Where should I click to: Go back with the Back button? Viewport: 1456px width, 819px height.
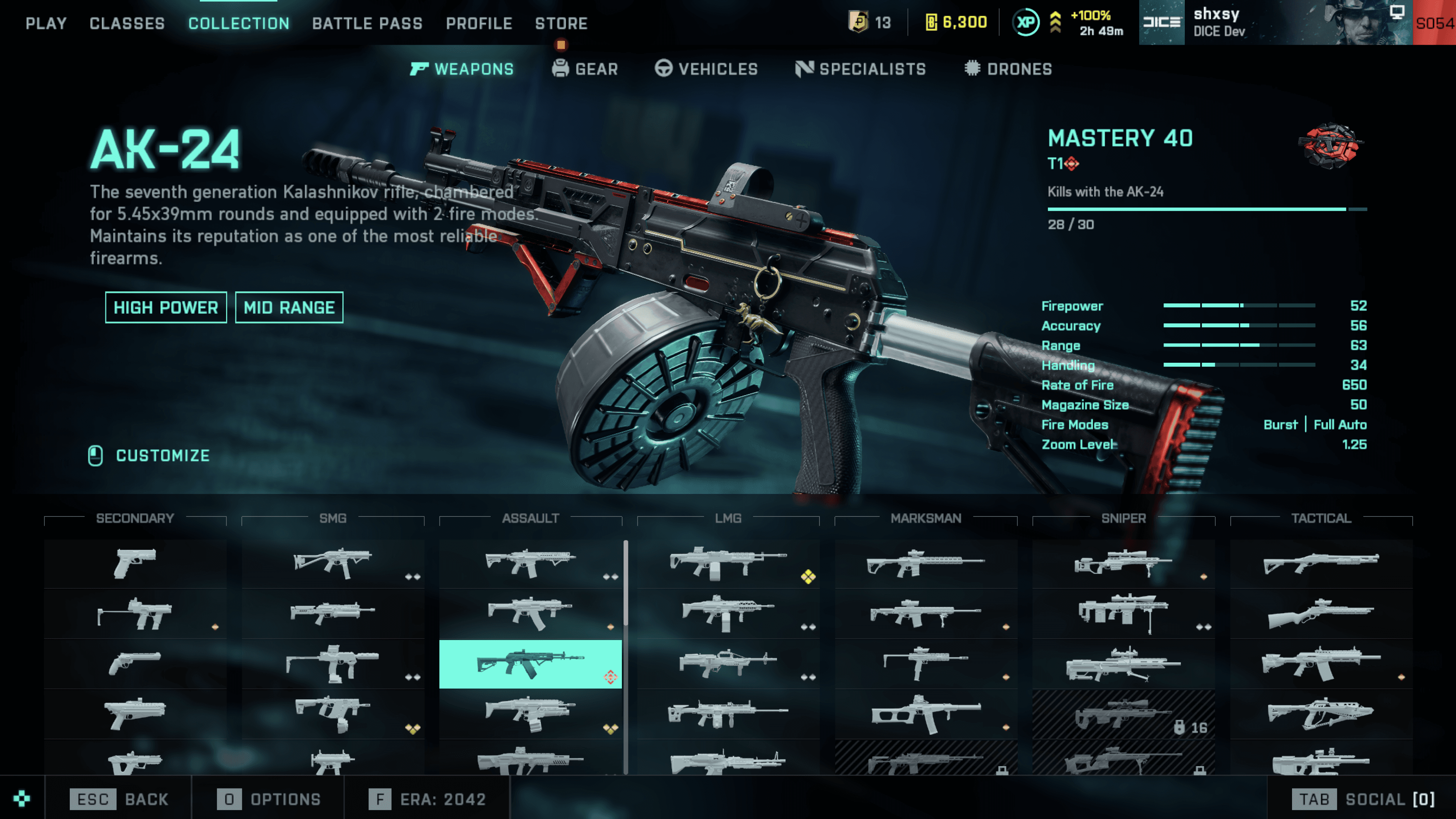(119, 799)
